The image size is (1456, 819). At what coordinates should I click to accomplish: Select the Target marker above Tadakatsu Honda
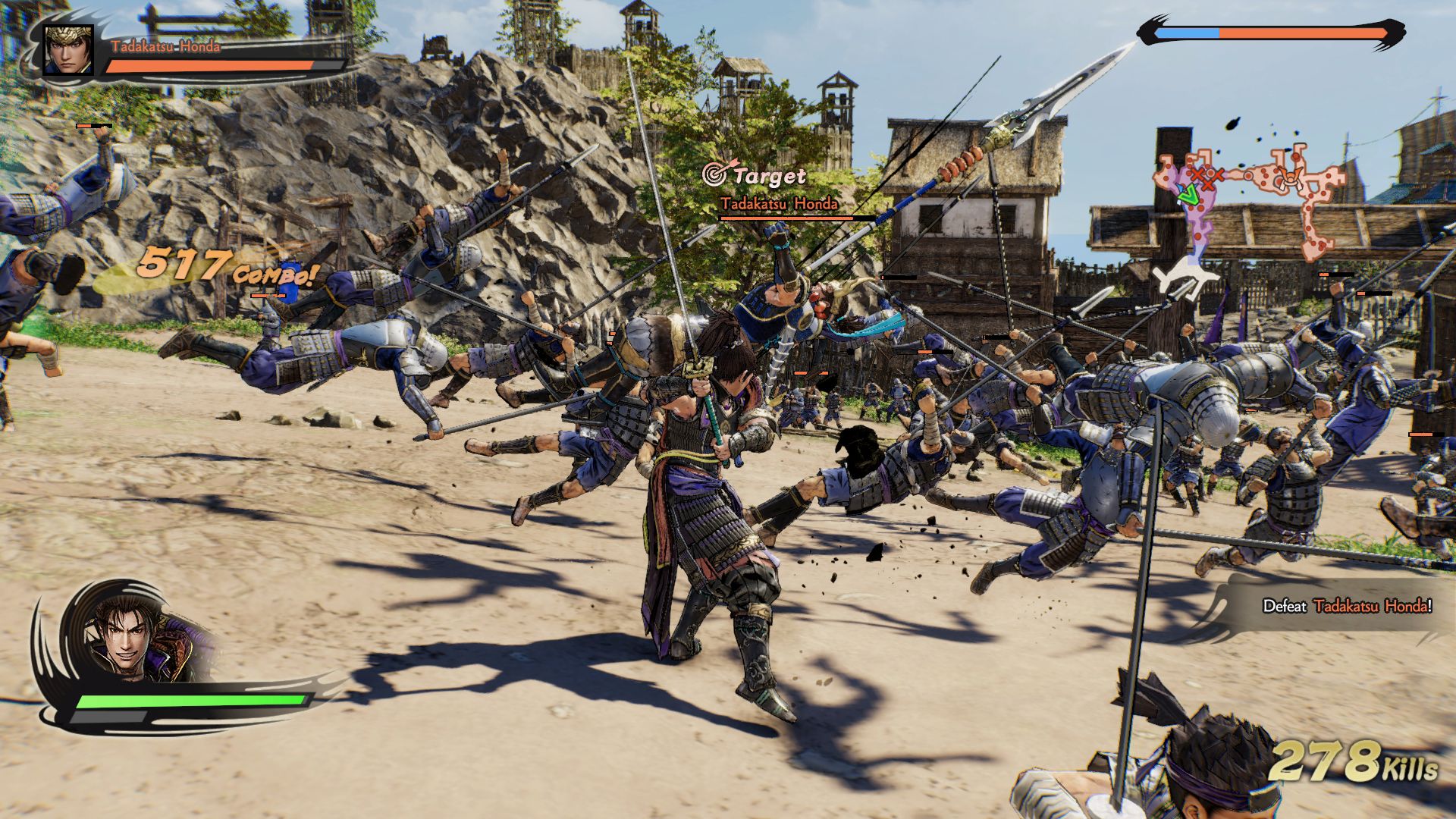755,176
